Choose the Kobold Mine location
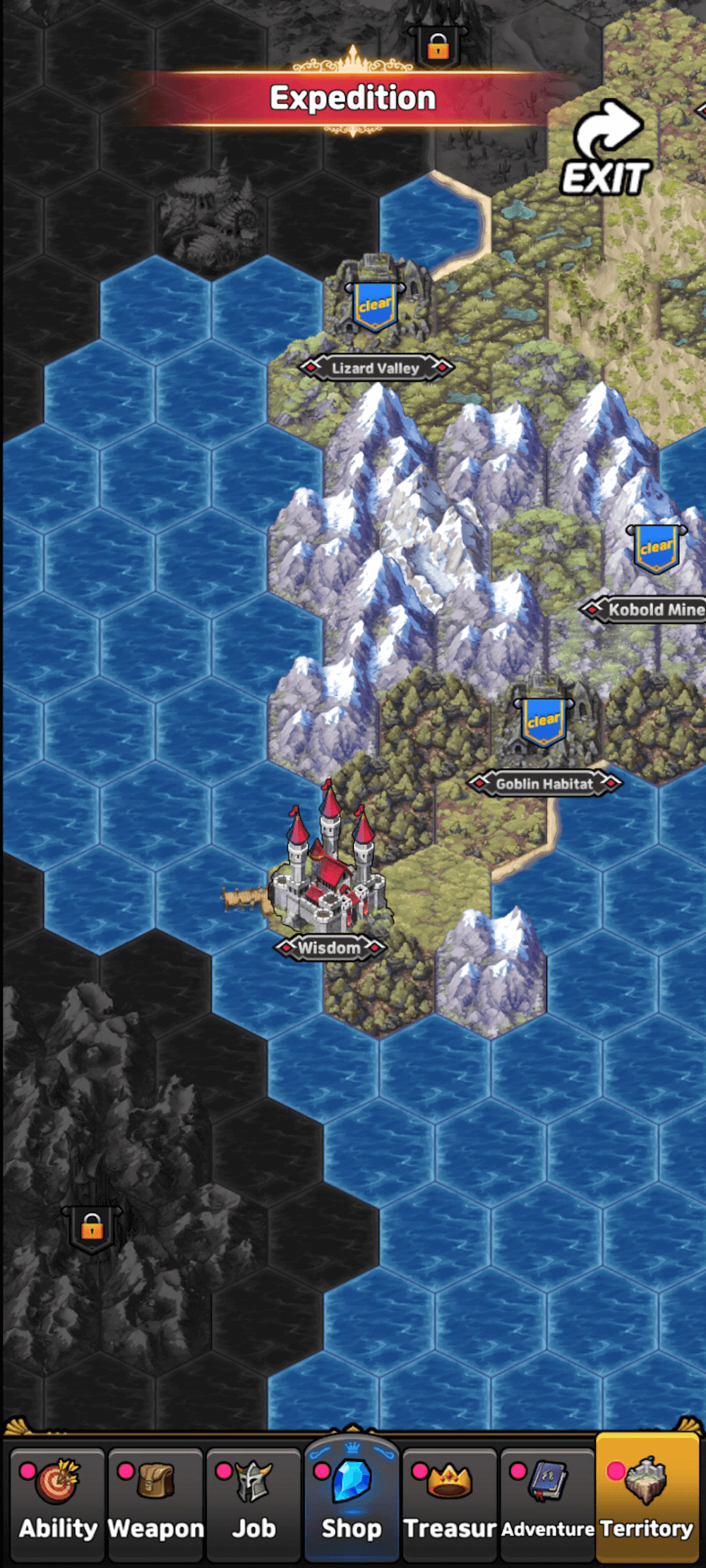This screenshot has width=706, height=1568. 657,549
